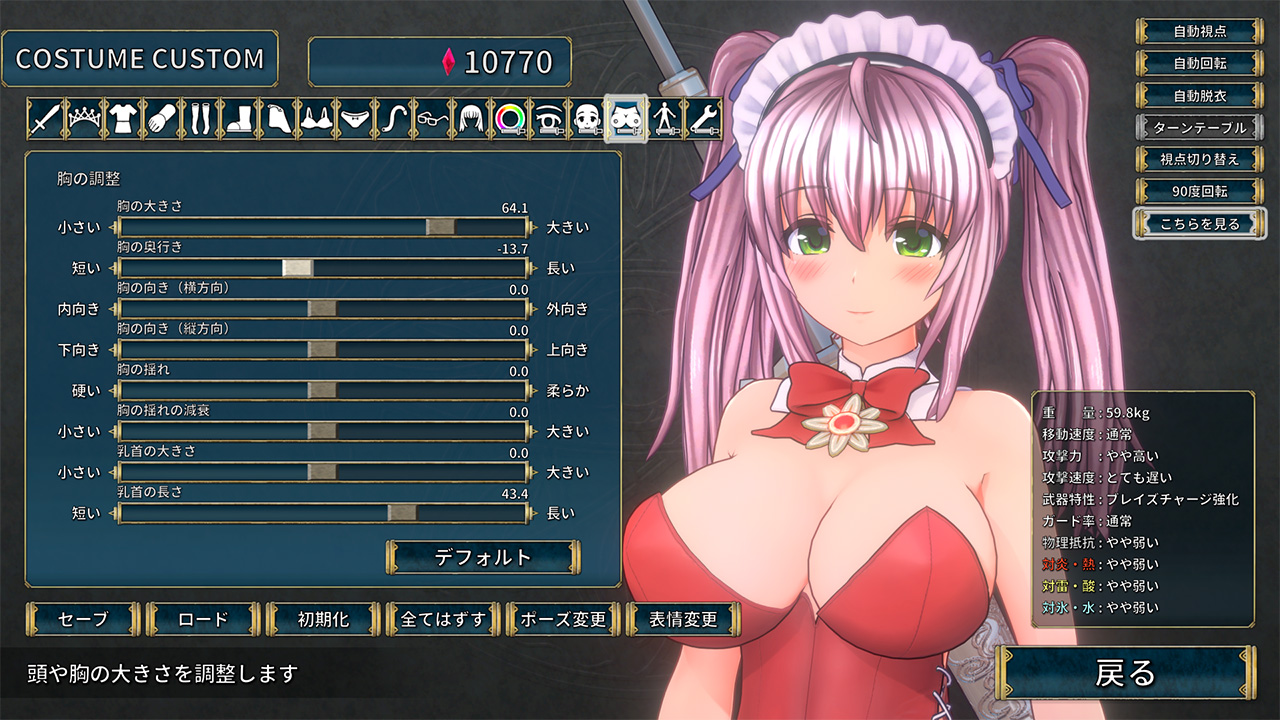Open the boots footwear tab

click(x=237, y=120)
